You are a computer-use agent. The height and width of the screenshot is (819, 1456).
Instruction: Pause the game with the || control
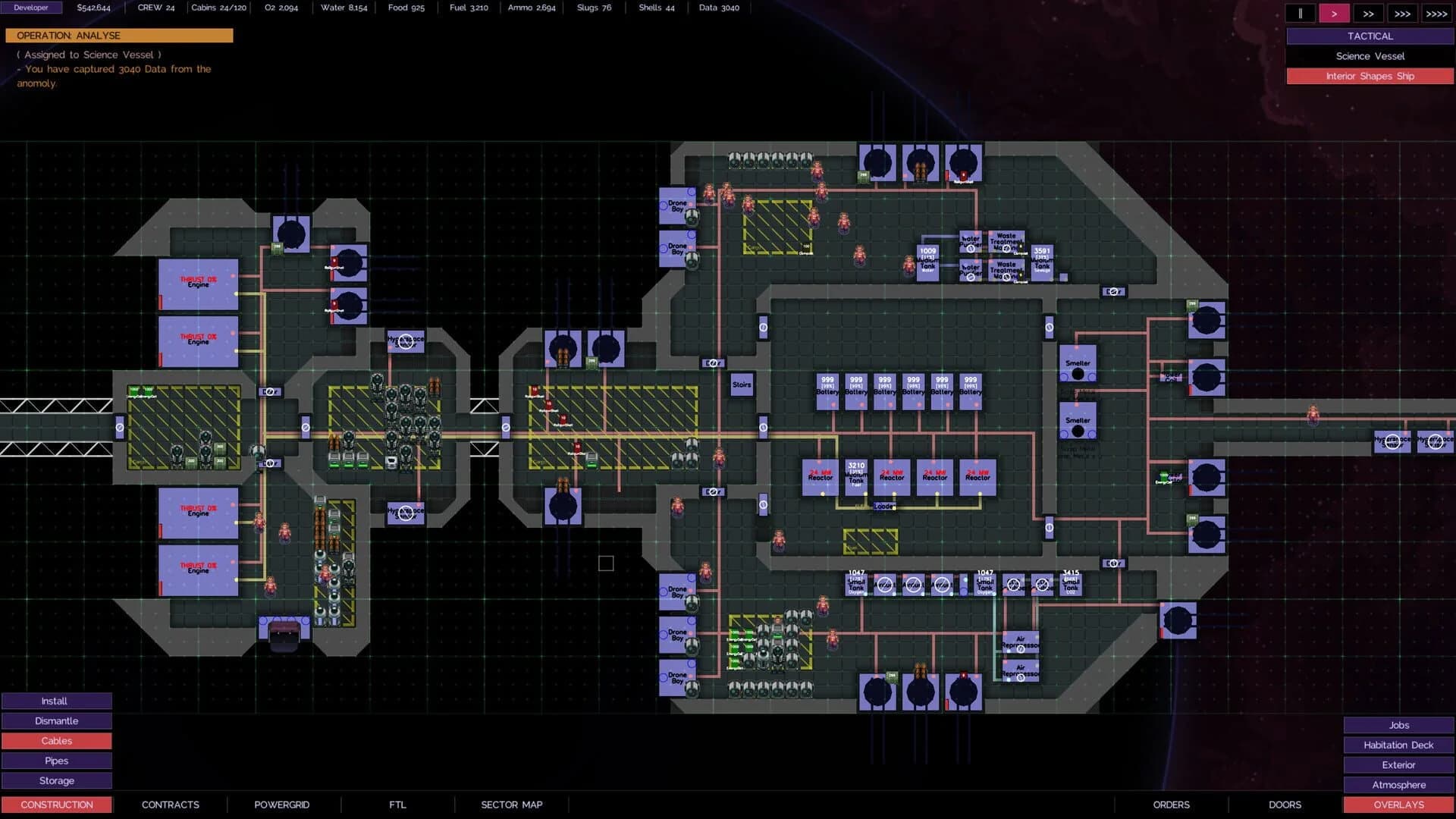coord(1300,13)
